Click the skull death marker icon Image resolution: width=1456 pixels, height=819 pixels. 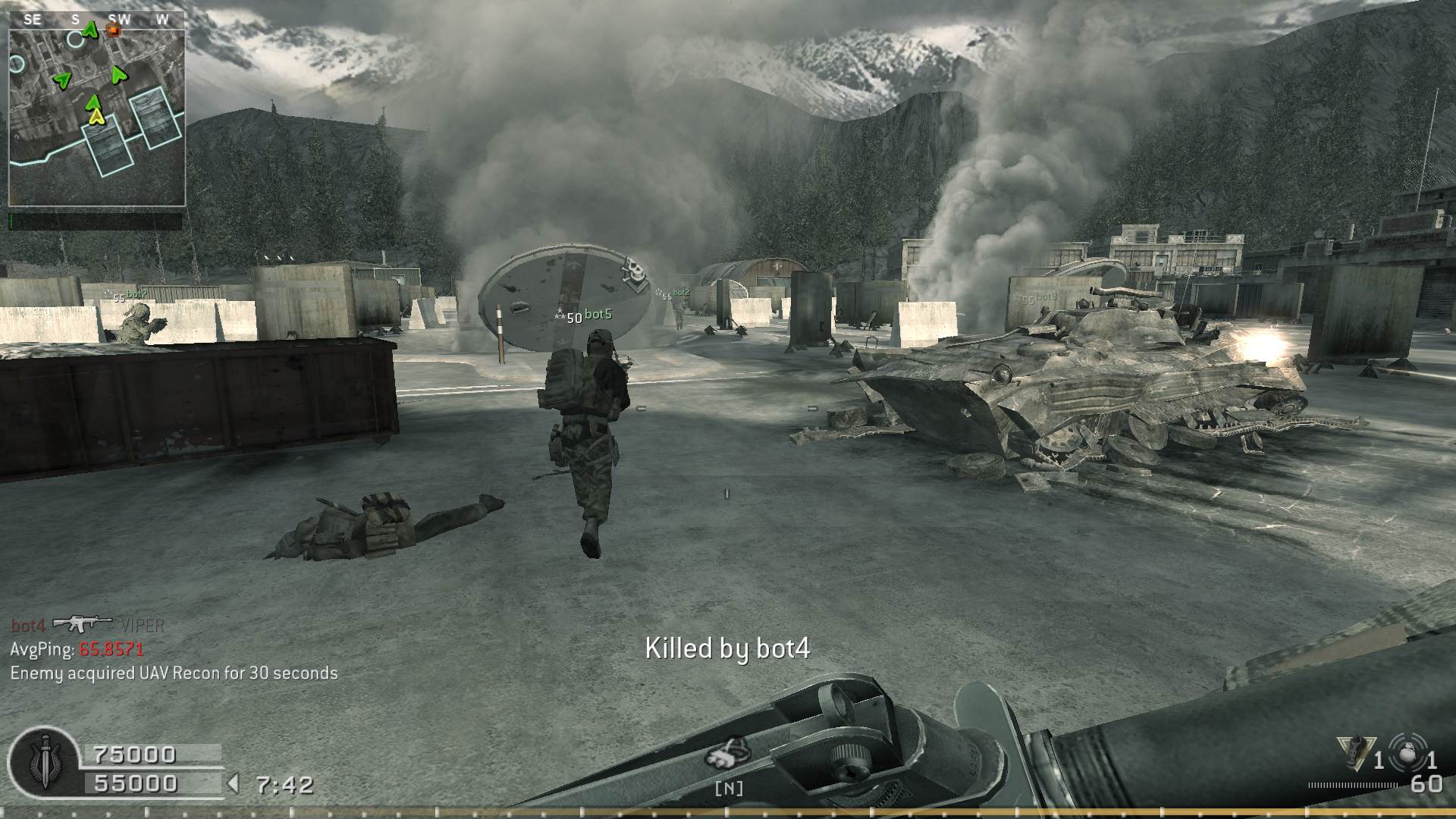(634, 275)
